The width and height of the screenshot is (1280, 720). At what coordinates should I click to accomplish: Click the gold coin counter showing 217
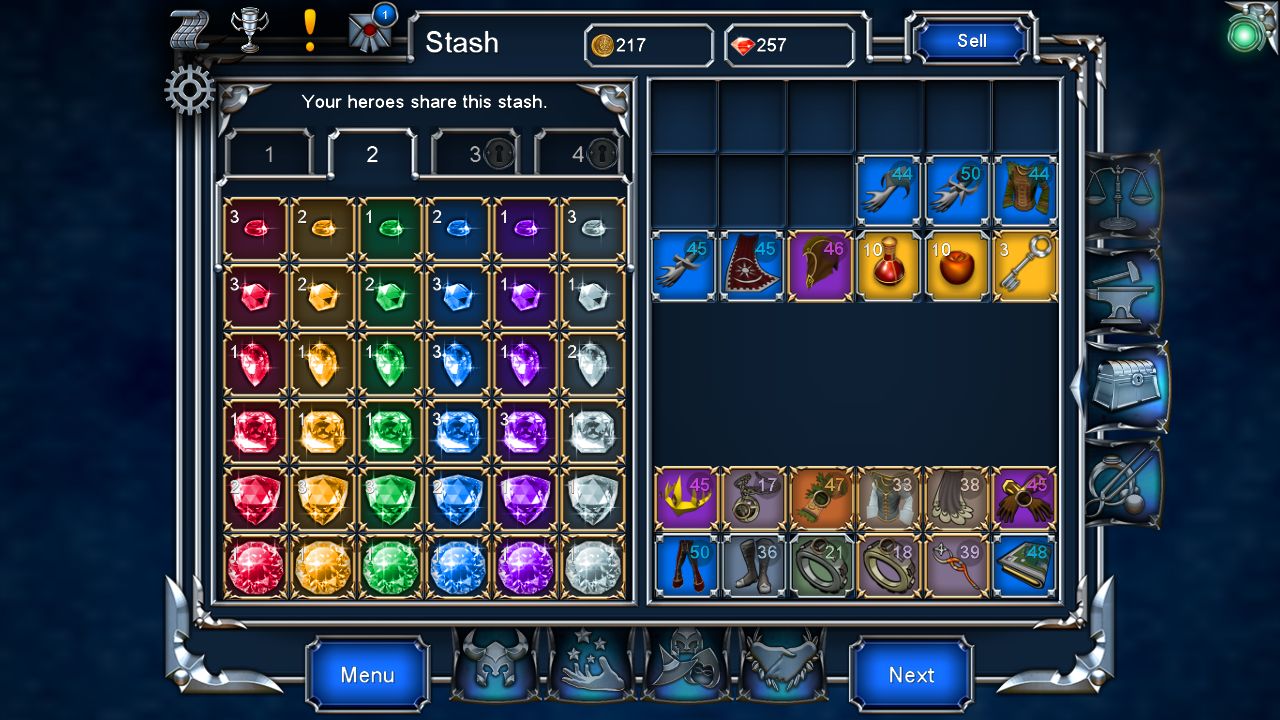point(648,44)
